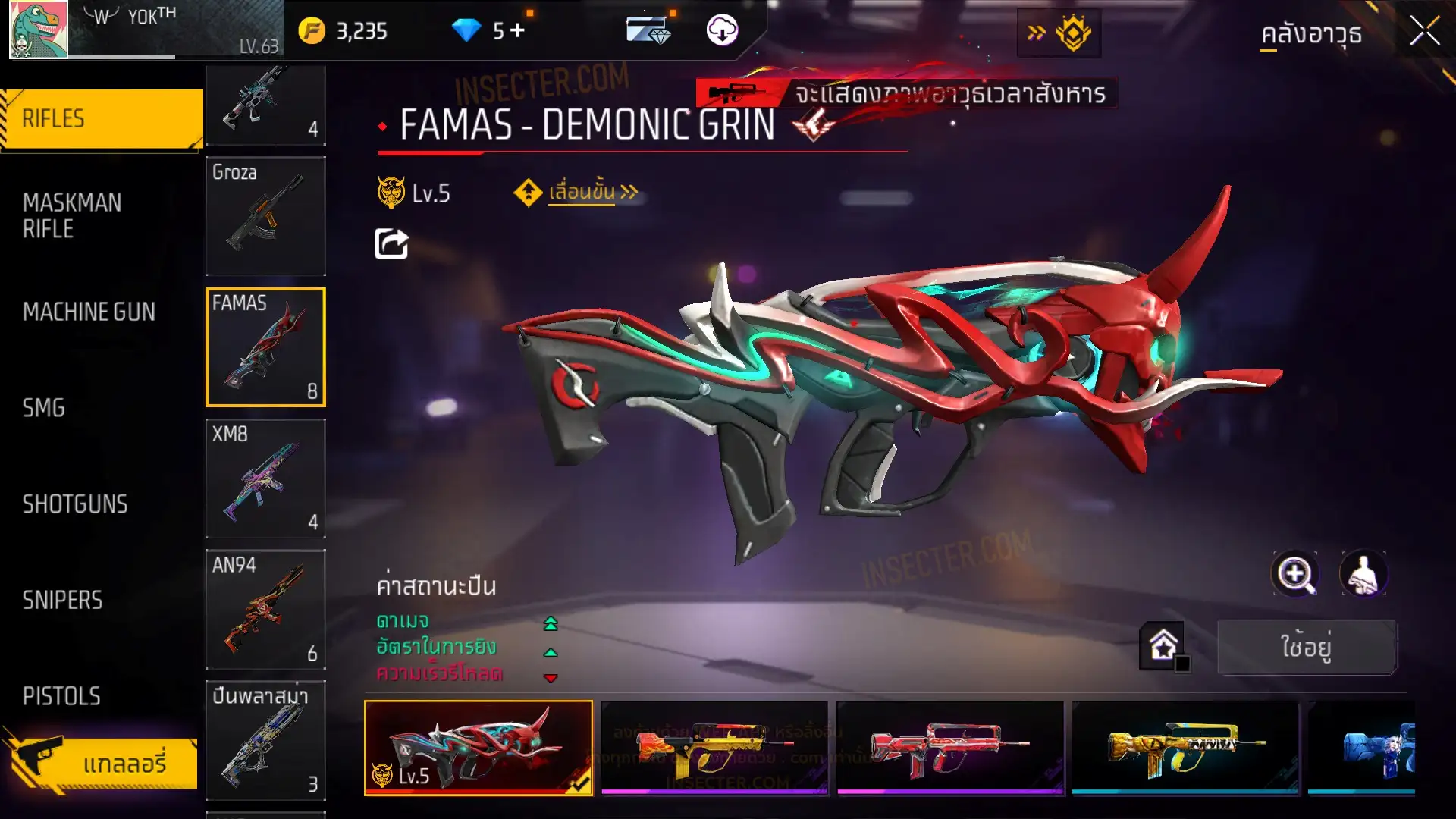Screen dimensions: 1456x819
Task: Pick the AN94 weapon tile
Action: point(265,610)
